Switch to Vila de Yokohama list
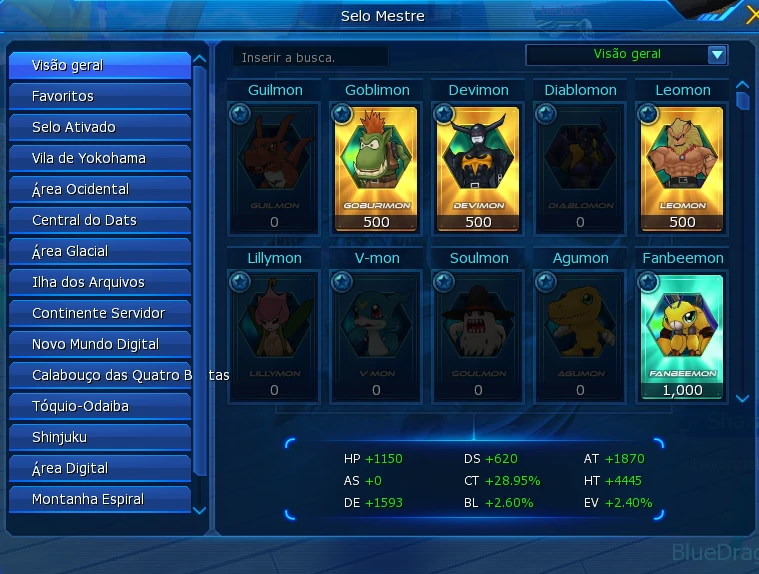Image resolution: width=759 pixels, height=574 pixels. [99, 158]
